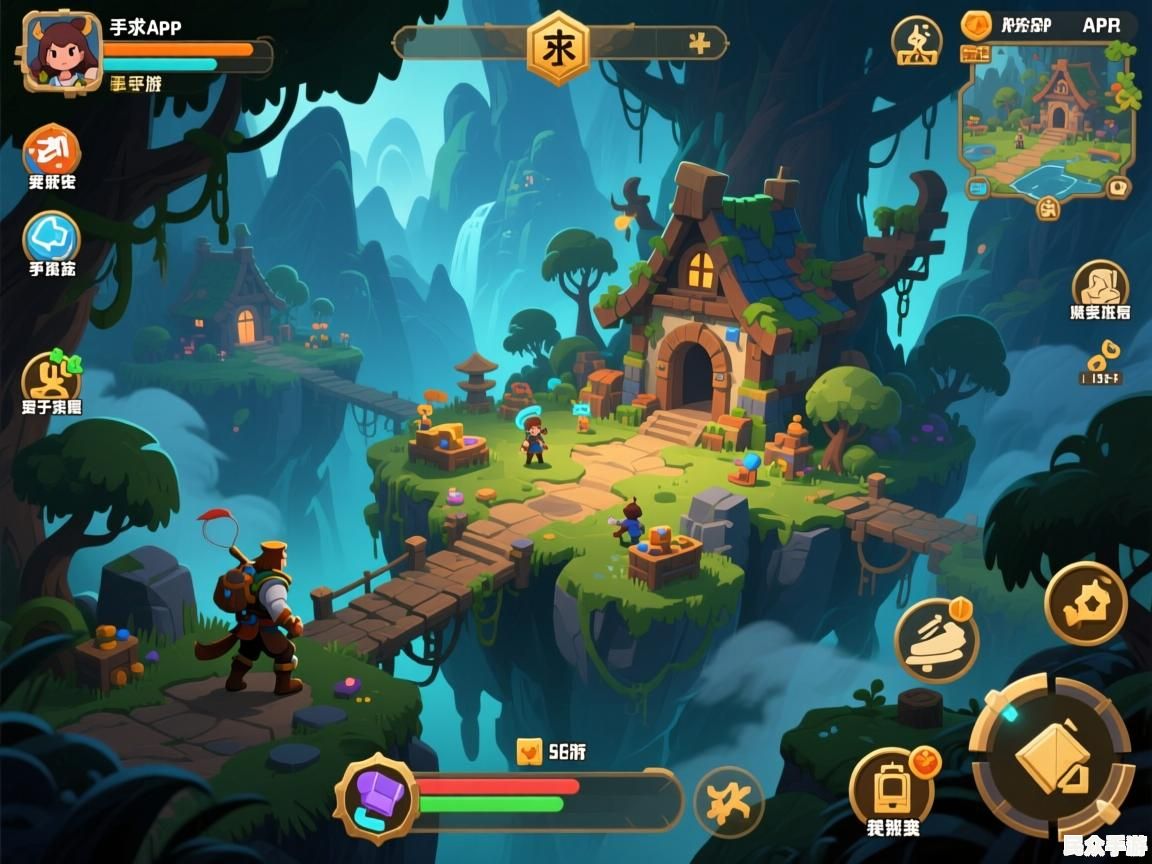Viewport: 1152px width, 864px height.
Task: Click the button at the minimap's bottom-right corner
Action: [1117, 186]
